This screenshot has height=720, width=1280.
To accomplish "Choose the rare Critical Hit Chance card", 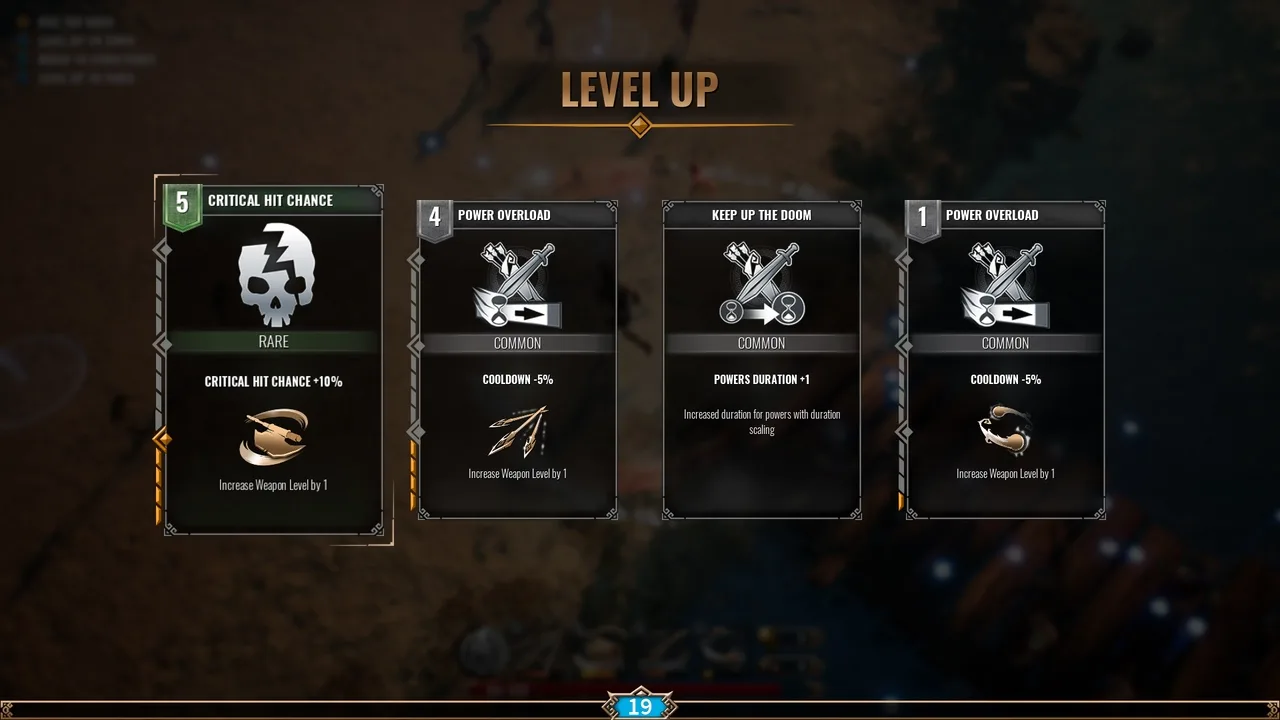I will point(272,360).
